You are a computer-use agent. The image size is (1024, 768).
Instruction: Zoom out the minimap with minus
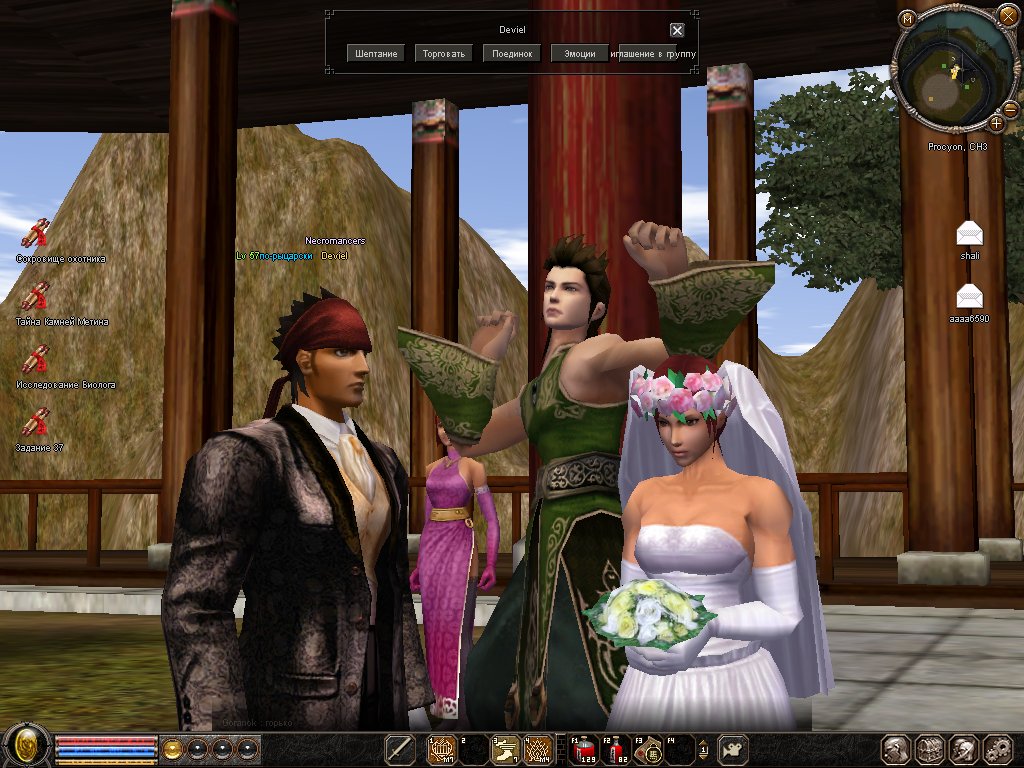(x=1011, y=108)
